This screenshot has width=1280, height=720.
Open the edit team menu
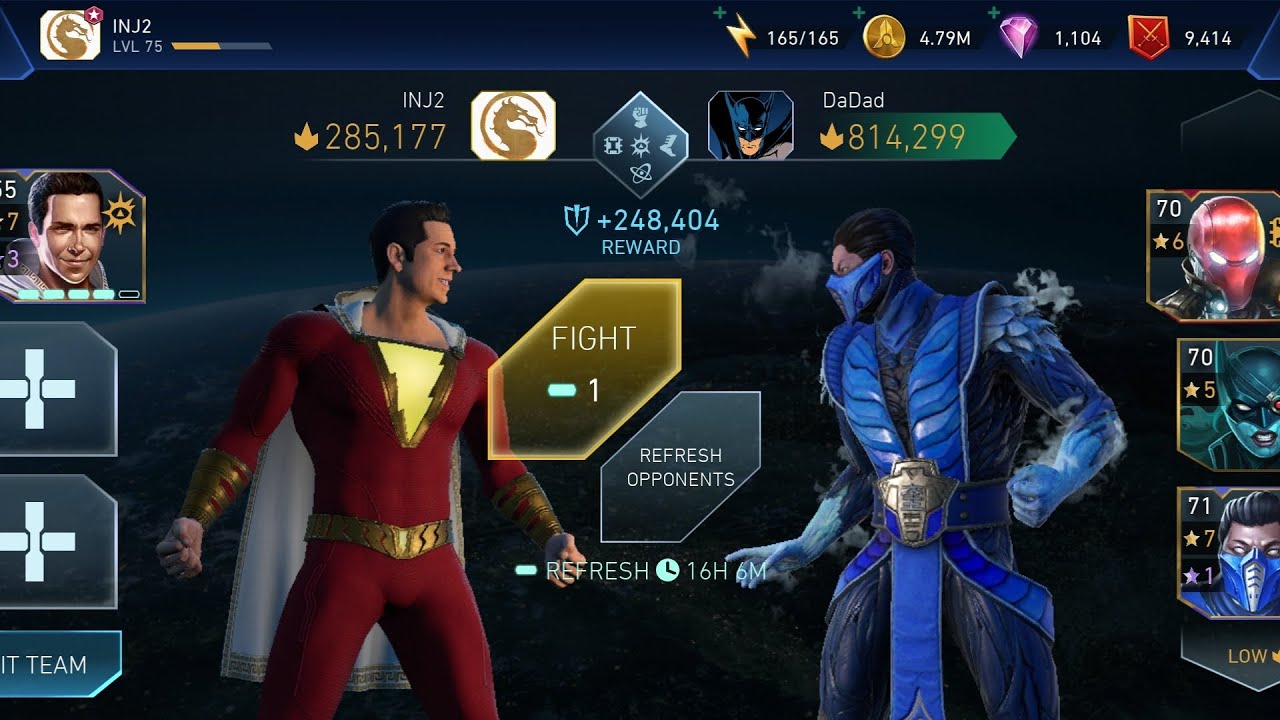(55, 665)
